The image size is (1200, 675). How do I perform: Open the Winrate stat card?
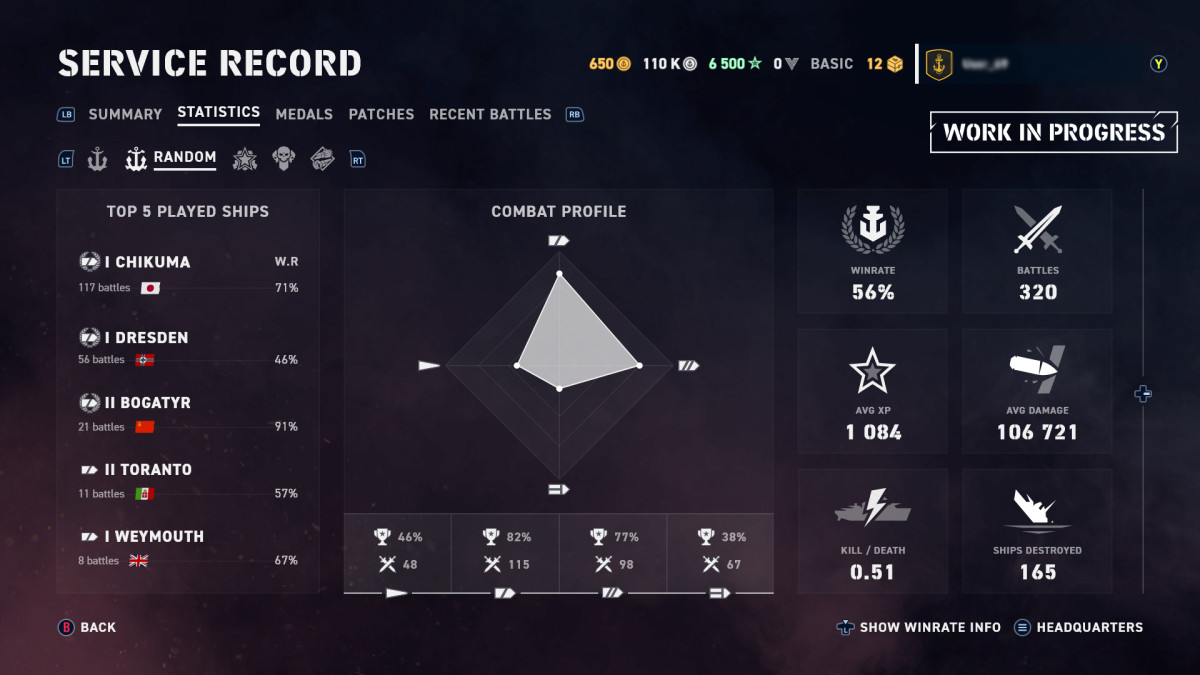click(x=873, y=252)
